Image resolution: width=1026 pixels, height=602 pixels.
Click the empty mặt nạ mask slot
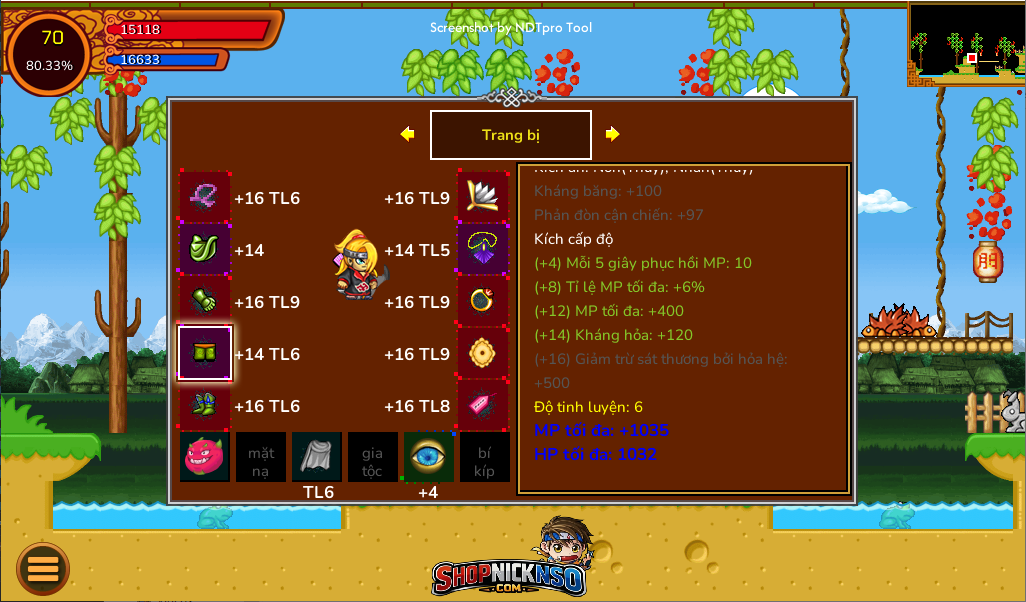point(261,457)
